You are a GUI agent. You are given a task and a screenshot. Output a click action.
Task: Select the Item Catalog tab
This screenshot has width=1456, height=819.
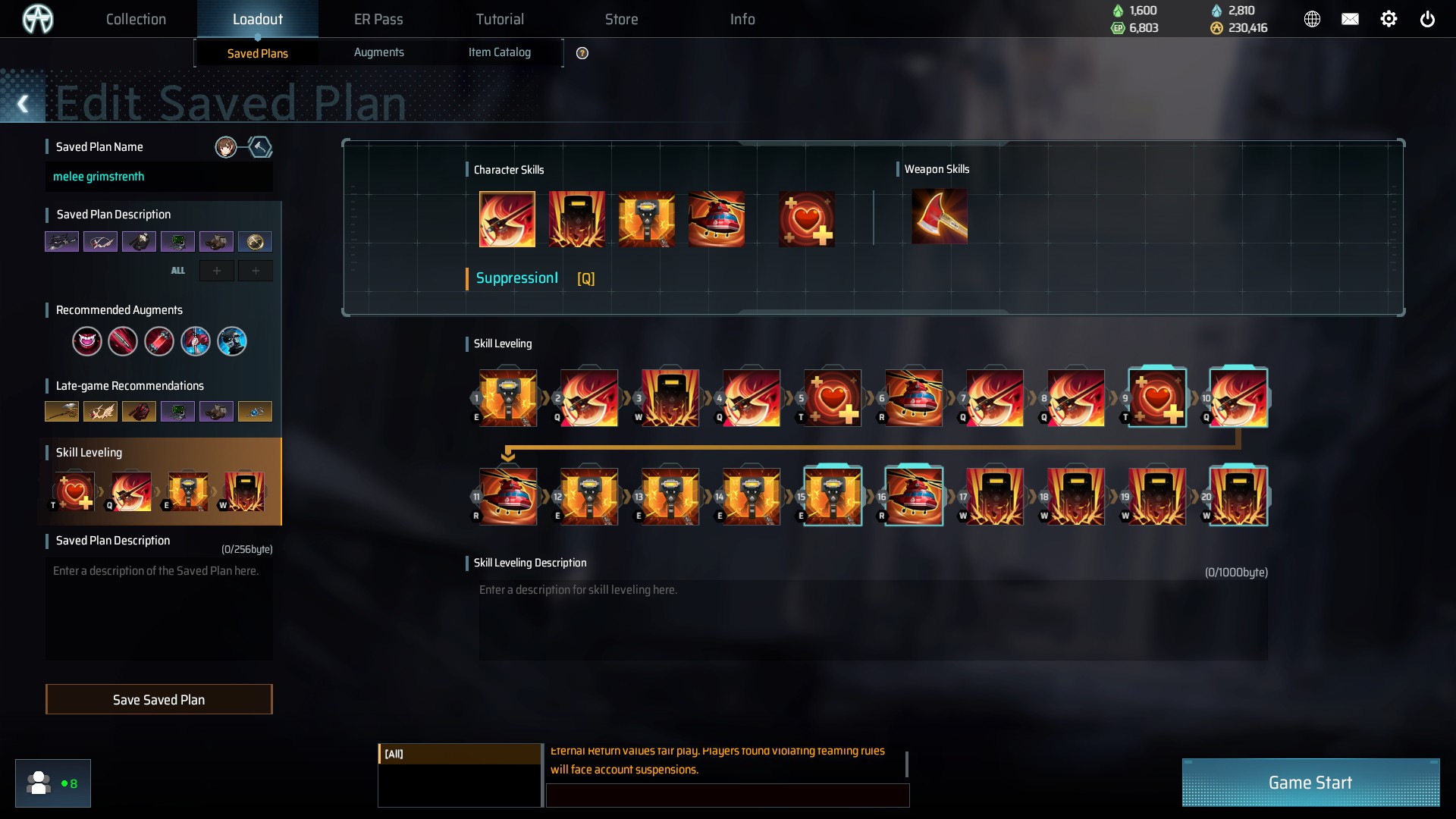(499, 52)
